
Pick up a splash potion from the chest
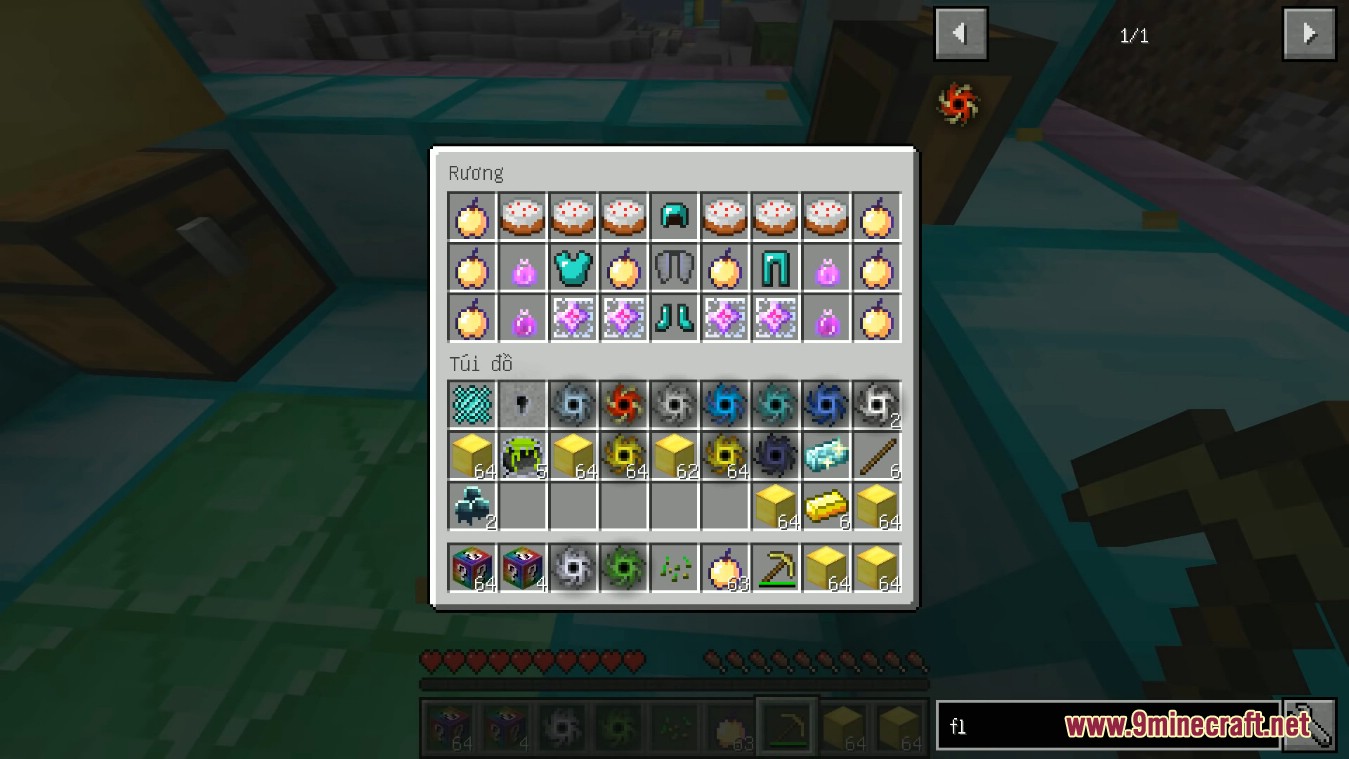point(522,267)
